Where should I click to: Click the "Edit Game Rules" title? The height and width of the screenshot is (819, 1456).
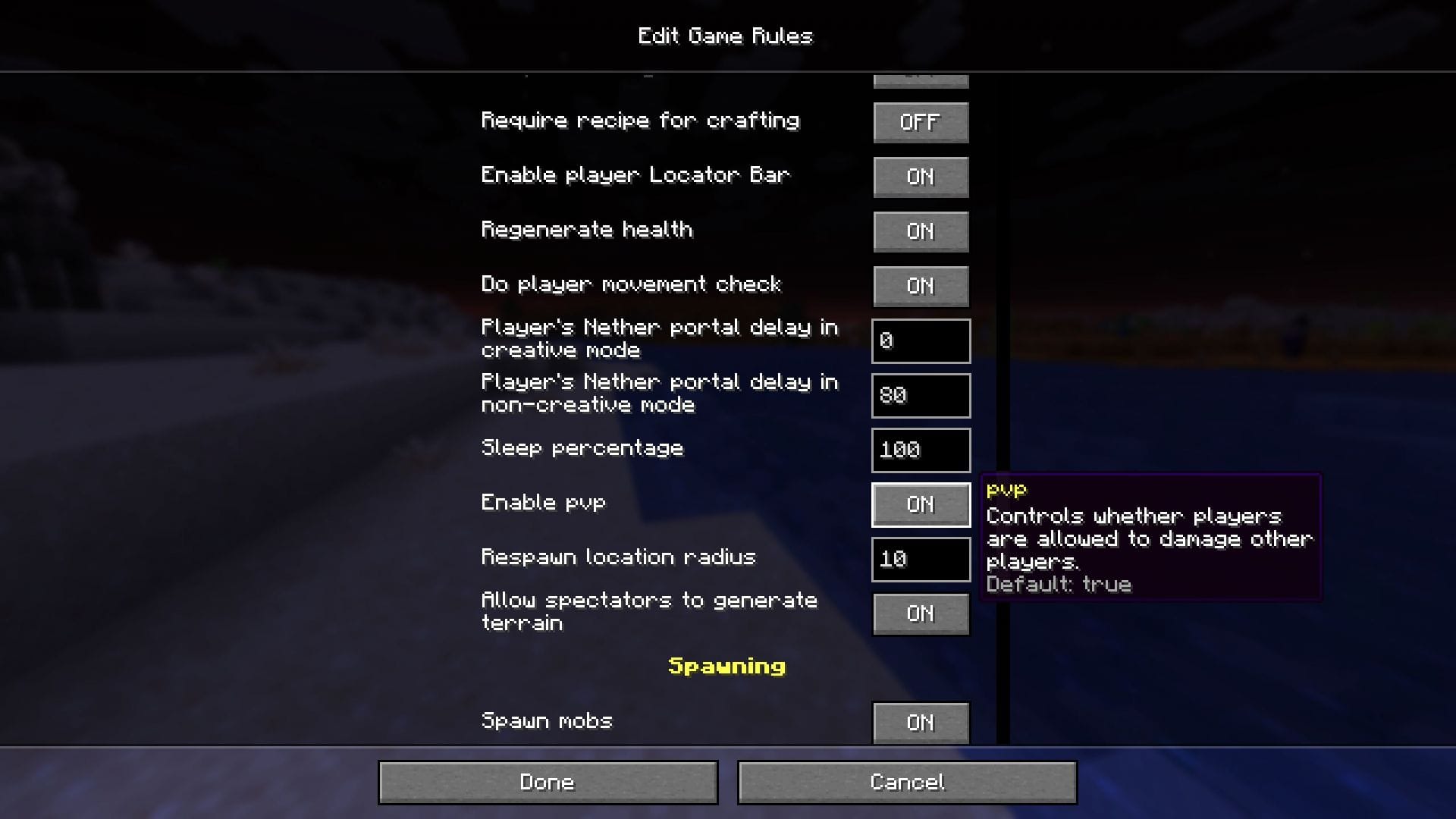coord(726,35)
